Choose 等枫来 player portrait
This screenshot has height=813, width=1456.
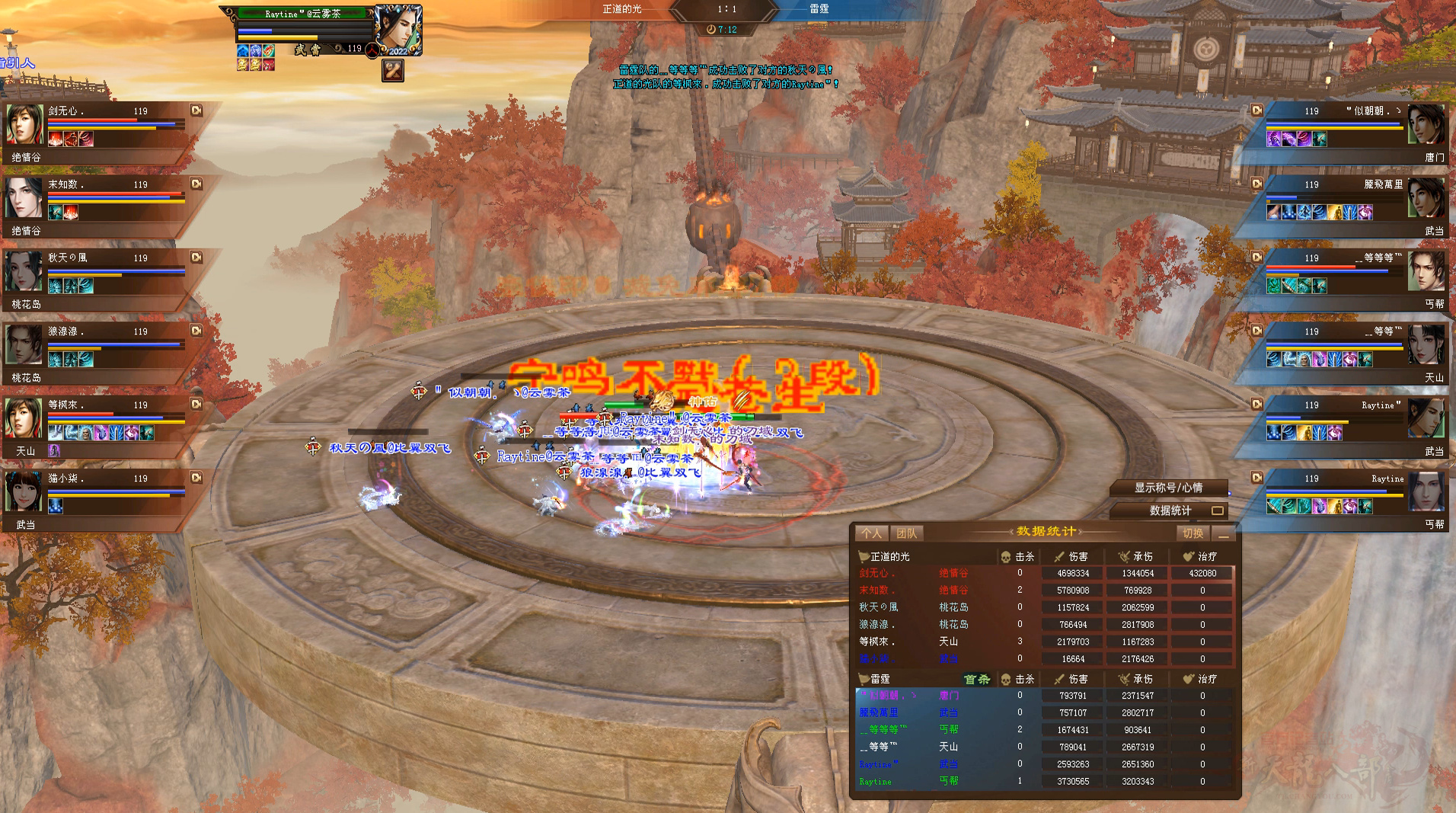pyautogui.click(x=24, y=418)
